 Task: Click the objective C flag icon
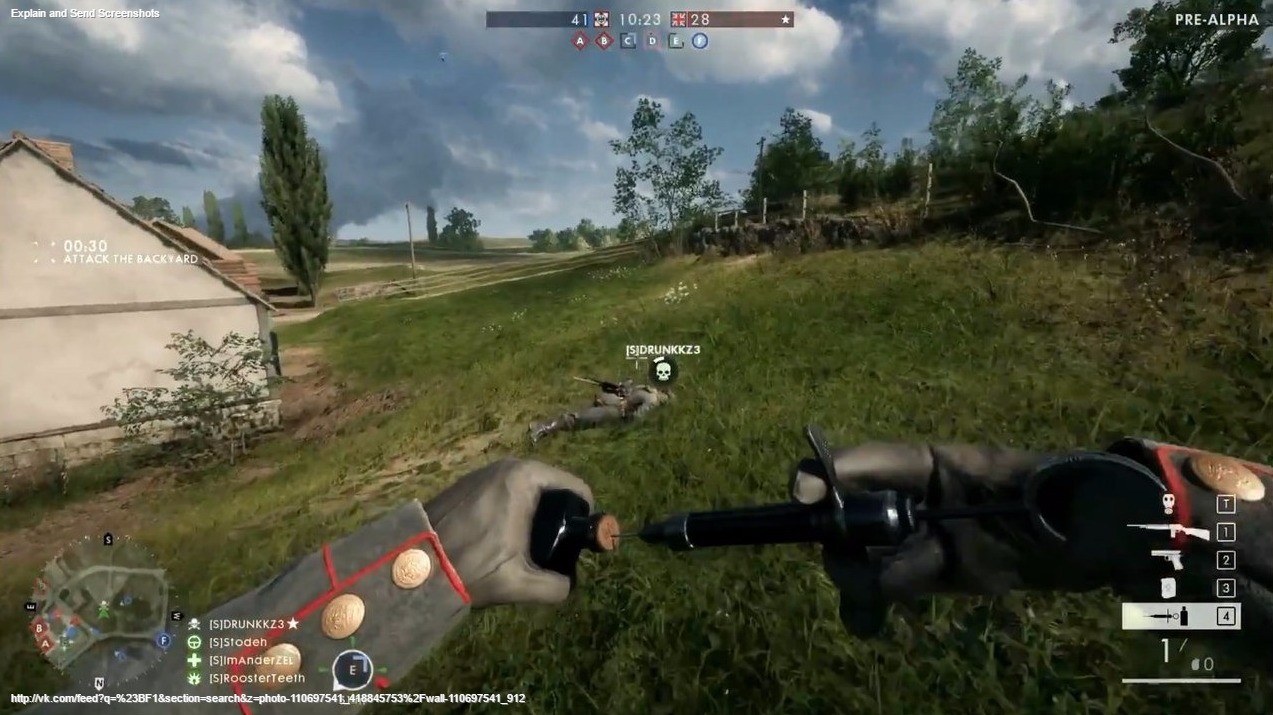(628, 41)
